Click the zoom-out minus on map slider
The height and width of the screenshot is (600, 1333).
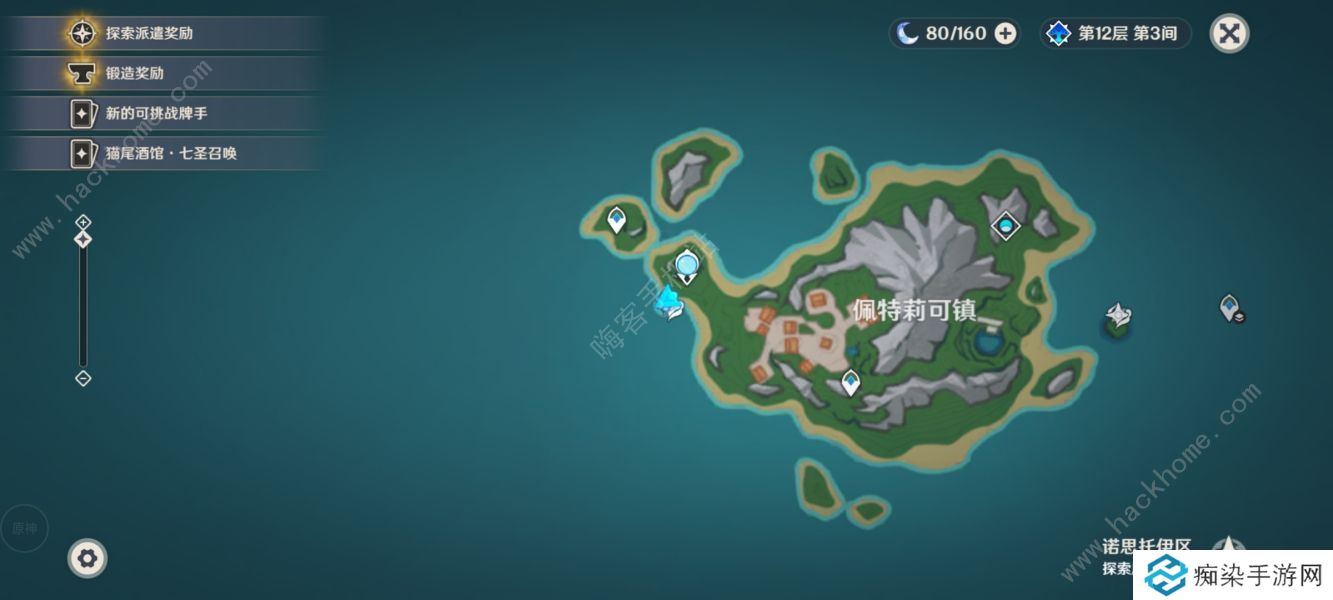(83, 378)
